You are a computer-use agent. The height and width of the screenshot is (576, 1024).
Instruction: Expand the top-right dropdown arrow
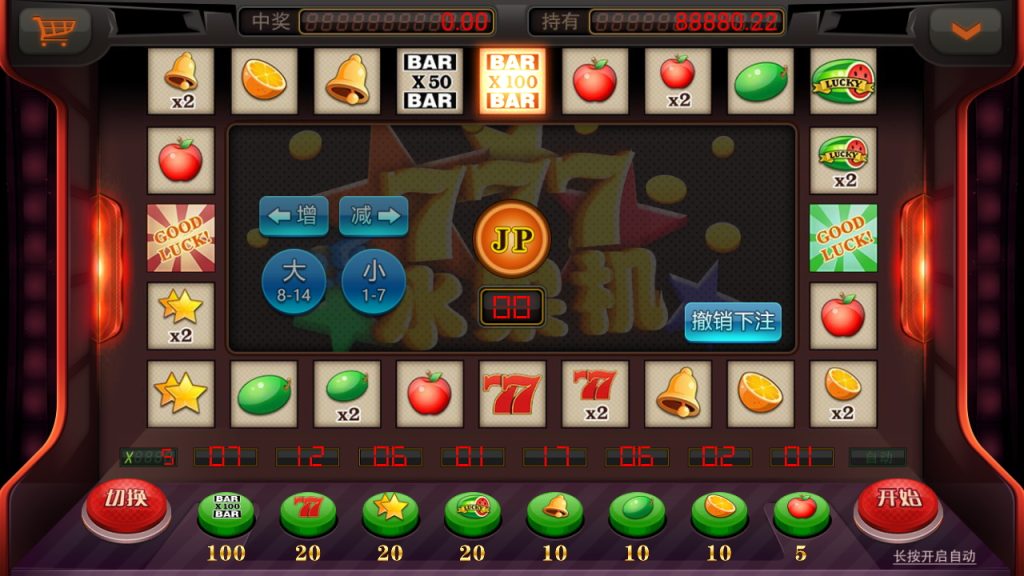pos(965,32)
